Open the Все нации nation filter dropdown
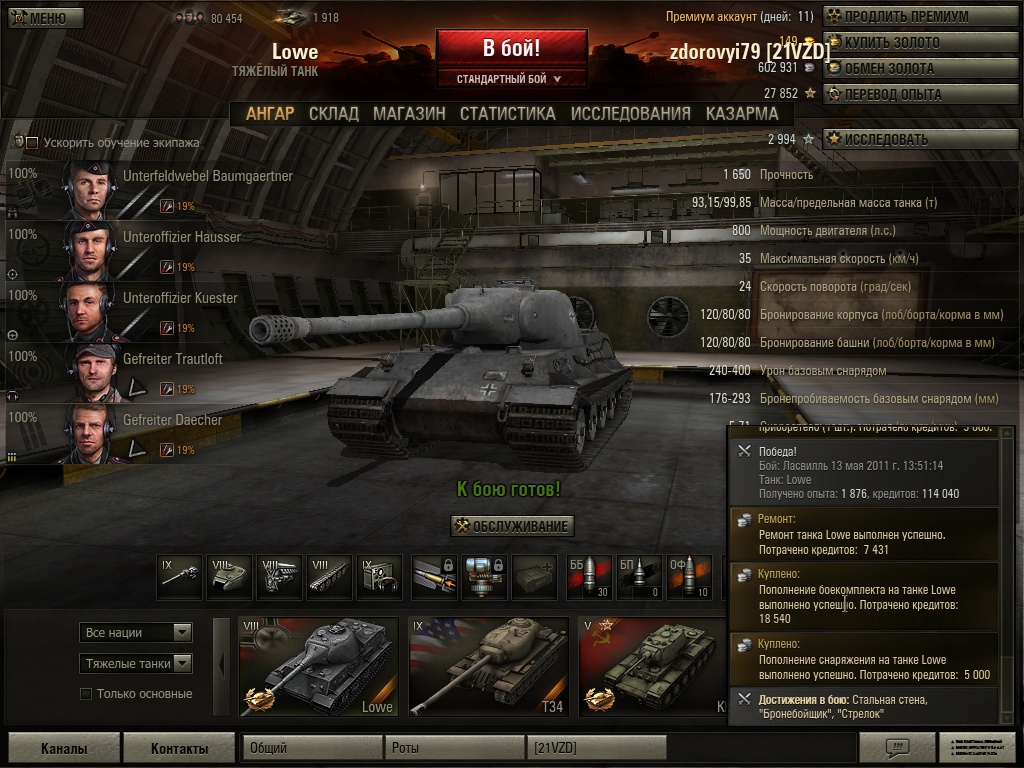The image size is (1024, 768). point(136,632)
